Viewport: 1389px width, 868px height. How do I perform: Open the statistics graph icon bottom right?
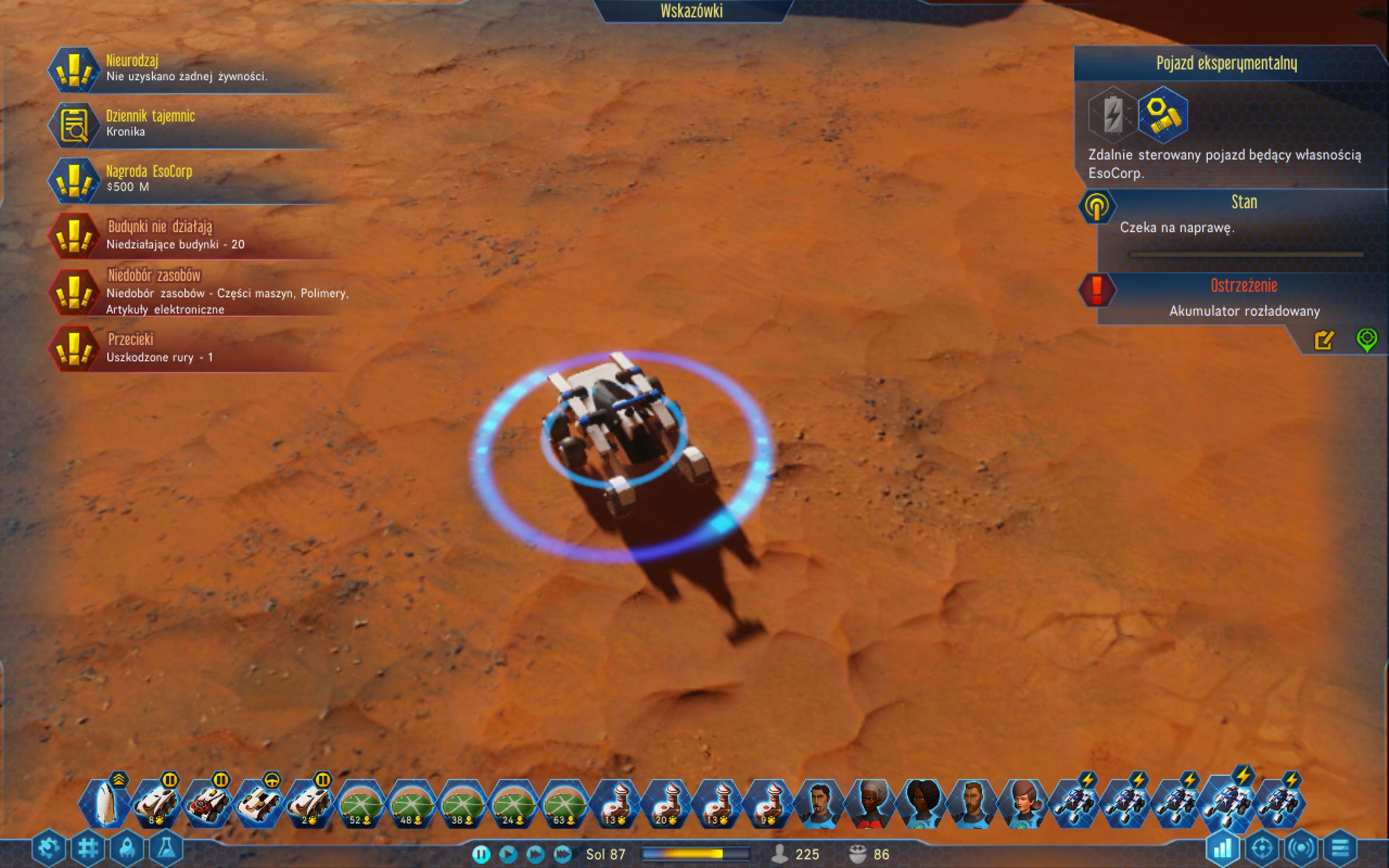[1224, 846]
